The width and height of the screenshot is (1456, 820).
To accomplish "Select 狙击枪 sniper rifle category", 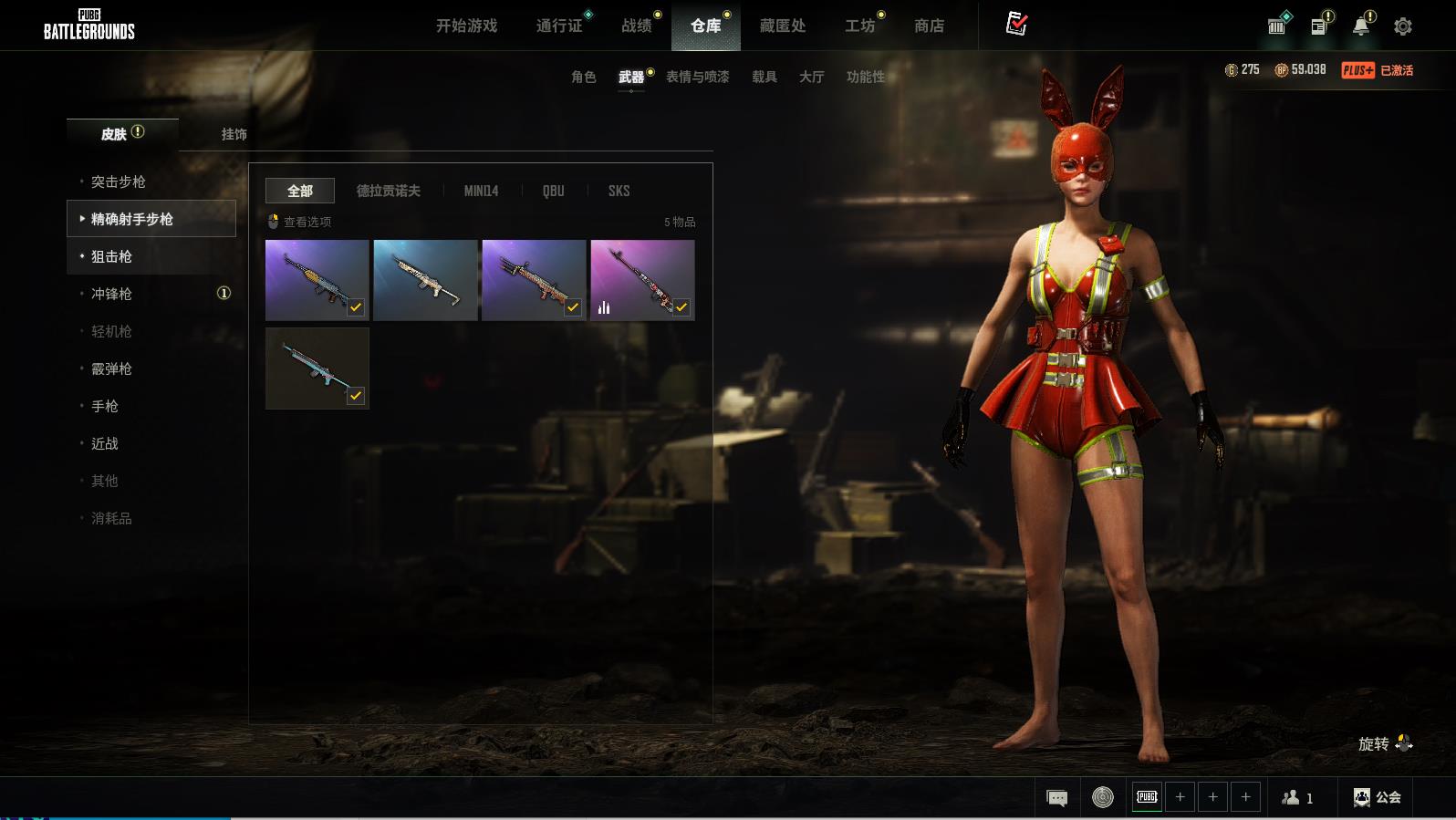I will click(x=111, y=256).
